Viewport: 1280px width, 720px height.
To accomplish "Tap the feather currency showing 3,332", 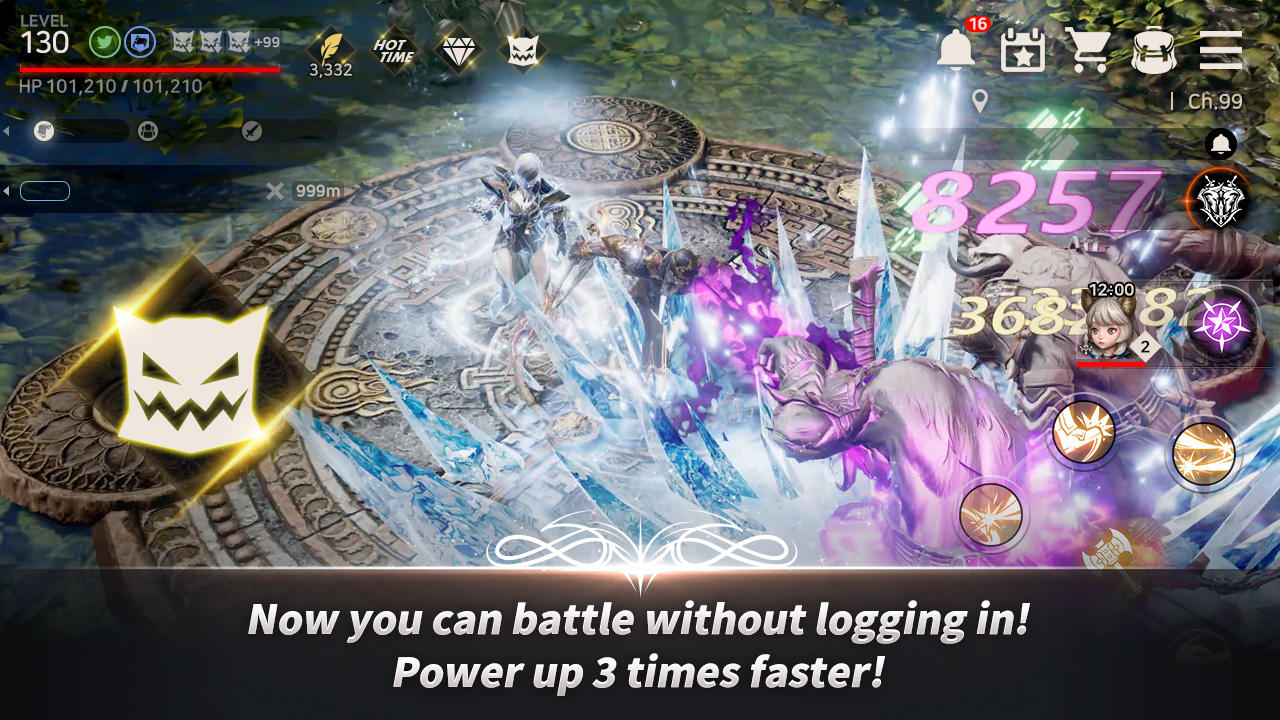I will pos(330,48).
